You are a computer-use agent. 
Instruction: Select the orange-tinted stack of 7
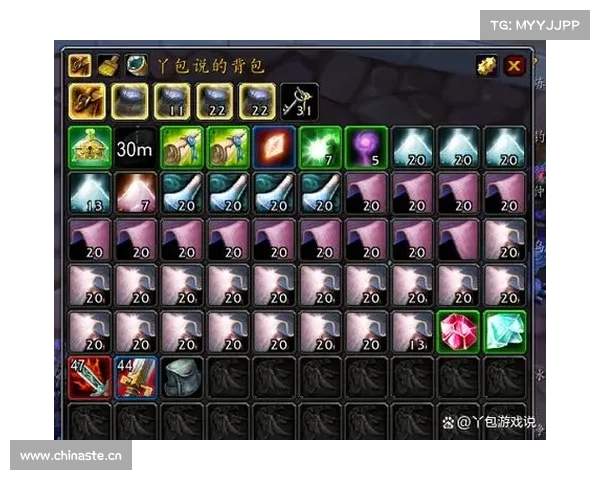(135, 193)
